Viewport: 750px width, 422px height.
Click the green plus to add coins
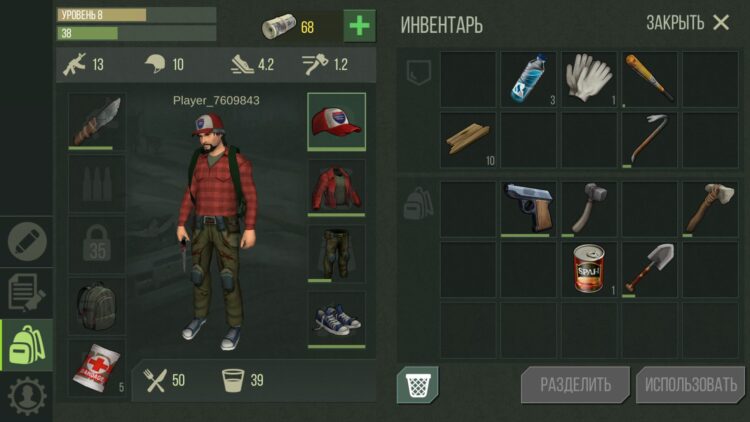[x=360, y=25]
